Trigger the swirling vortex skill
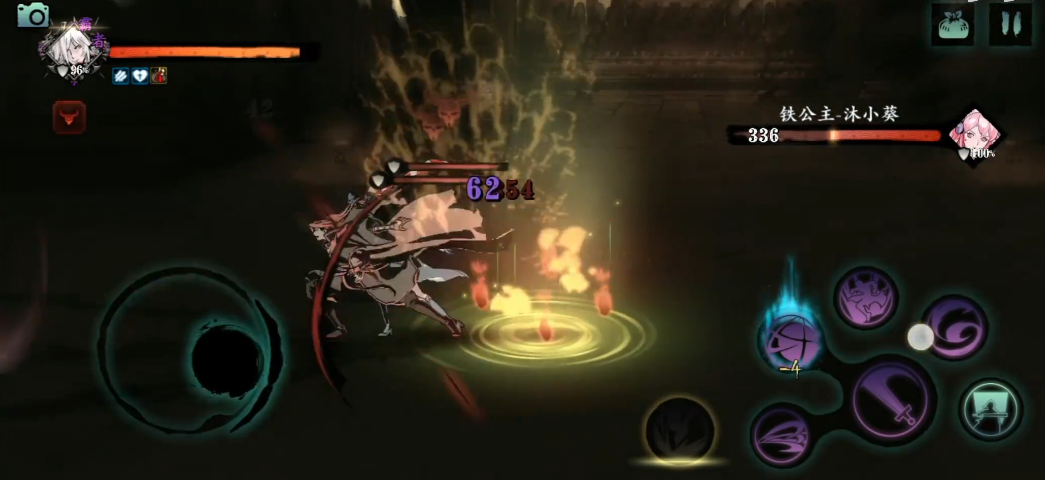 954,327
